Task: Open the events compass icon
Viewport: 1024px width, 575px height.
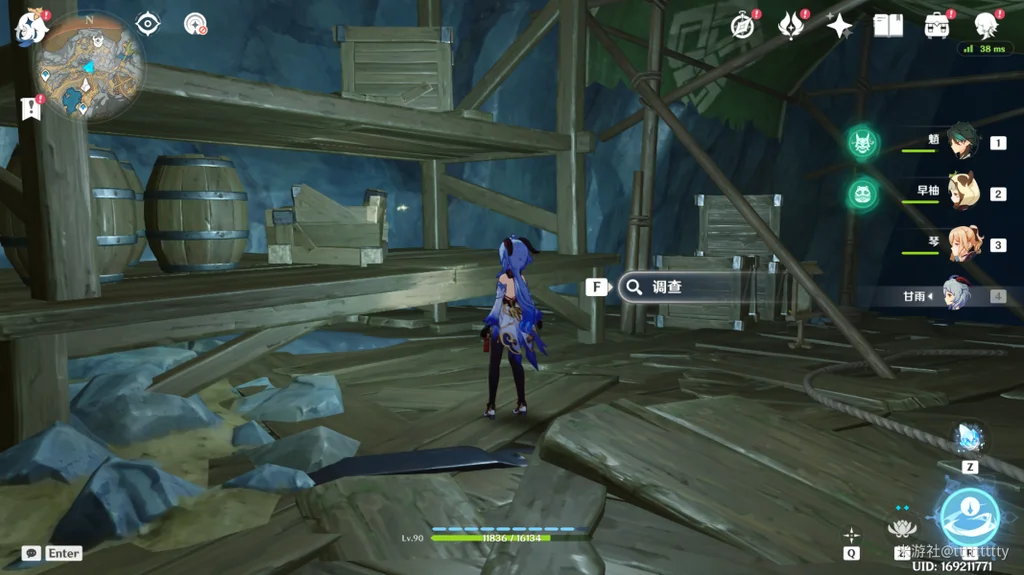Action: [742, 25]
